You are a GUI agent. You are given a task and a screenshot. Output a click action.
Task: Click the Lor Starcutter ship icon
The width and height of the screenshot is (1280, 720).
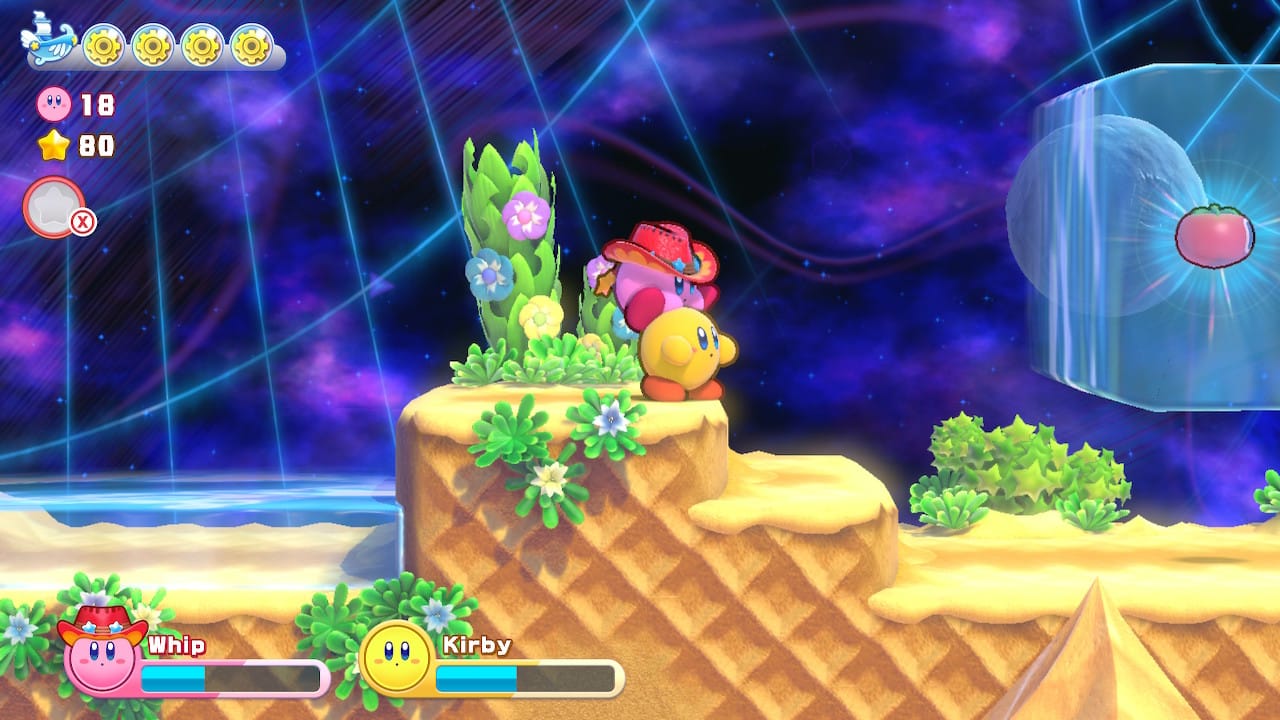coord(48,41)
